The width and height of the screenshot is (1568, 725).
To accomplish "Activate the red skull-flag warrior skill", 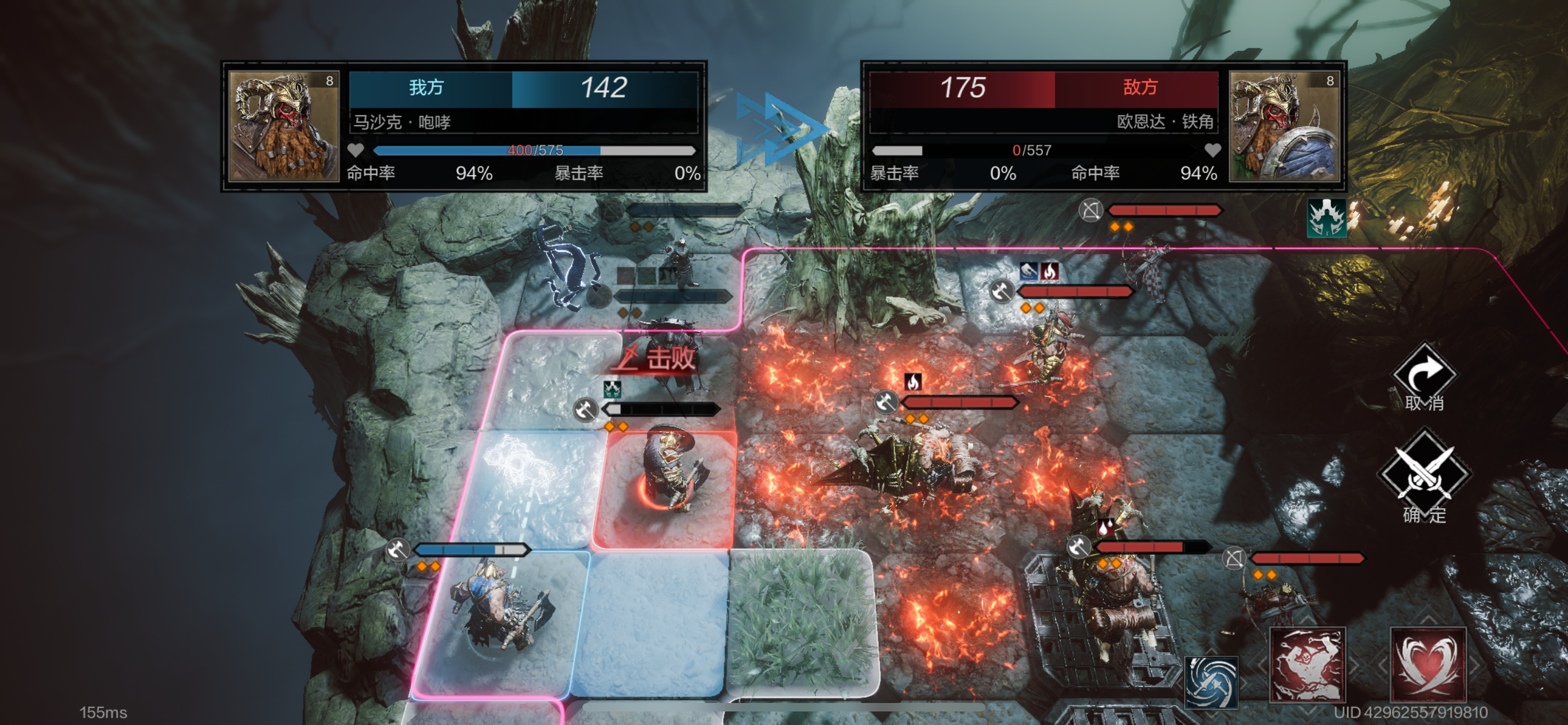I will point(1306,666).
